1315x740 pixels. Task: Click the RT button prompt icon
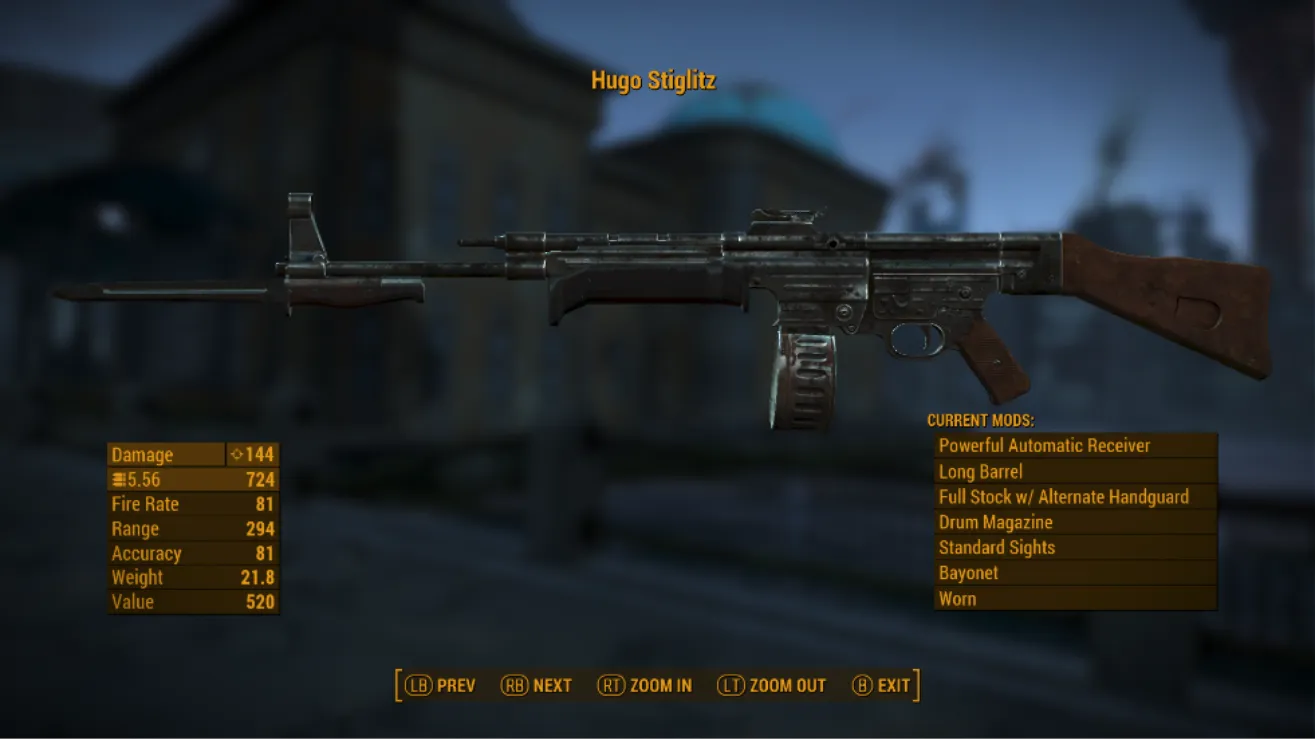[x=611, y=685]
